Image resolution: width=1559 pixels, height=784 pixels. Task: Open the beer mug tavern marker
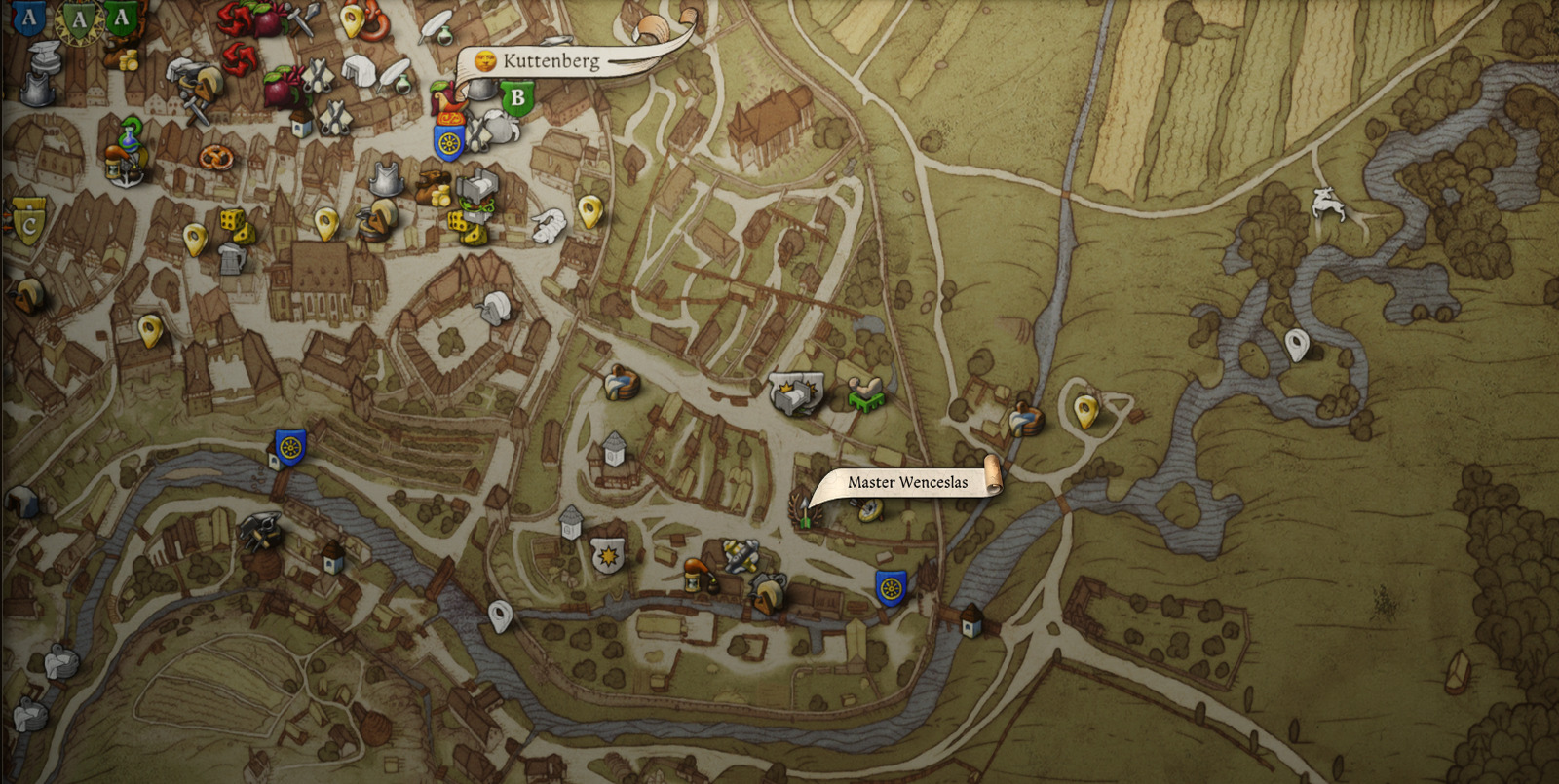point(231,258)
